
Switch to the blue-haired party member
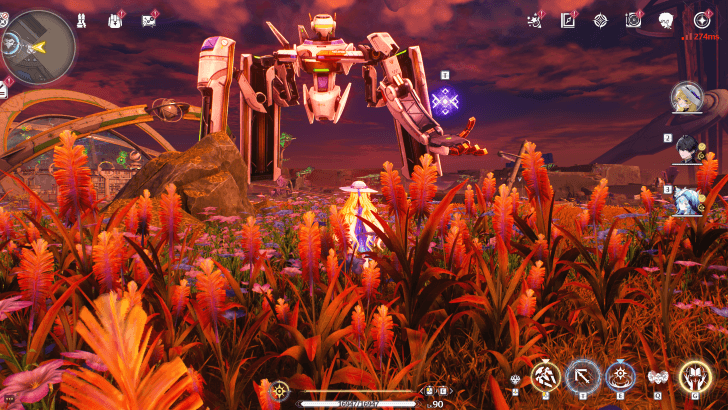(x=689, y=196)
